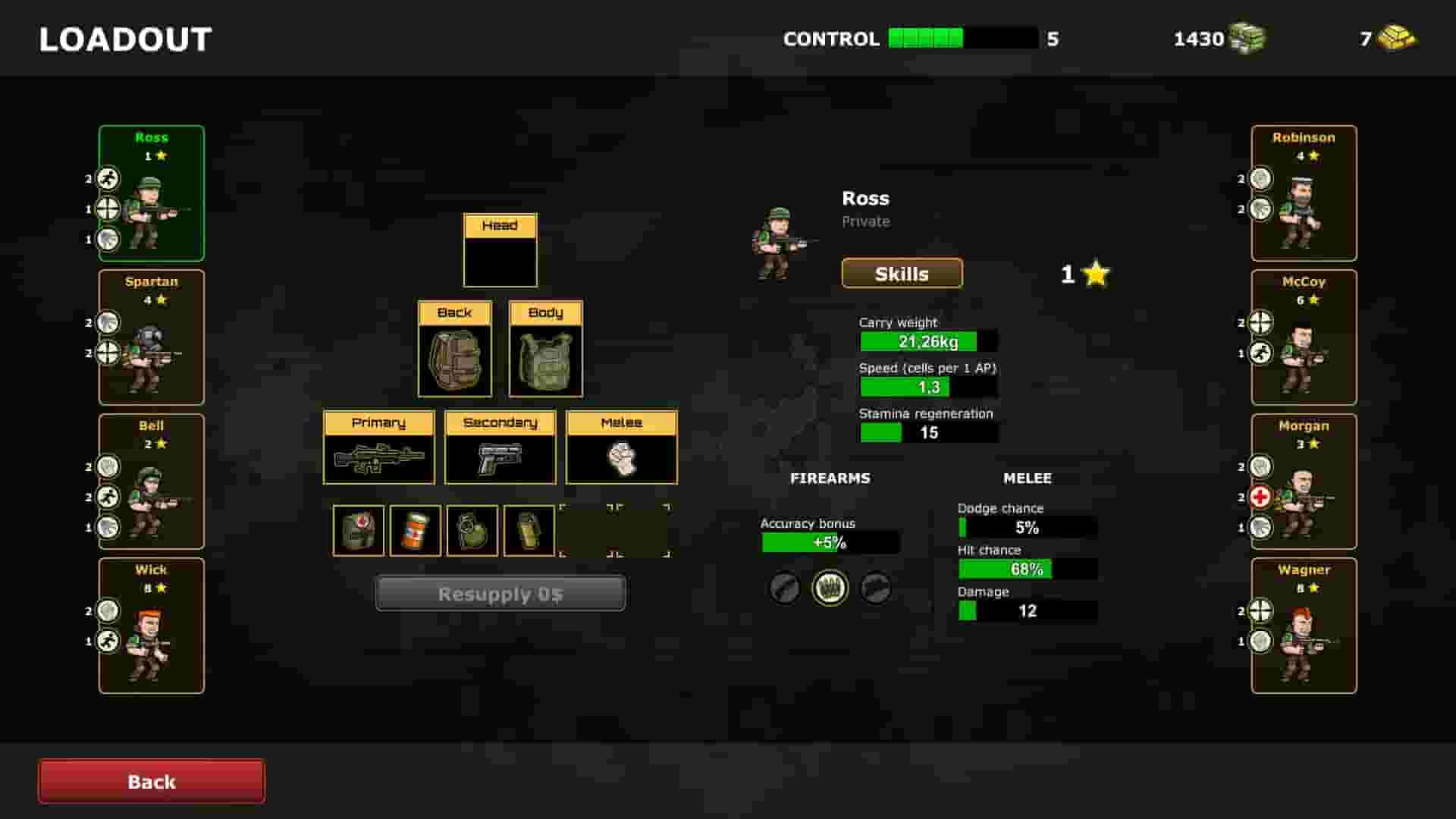Click the medkit item slot
The height and width of the screenshot is (819, 1456).
(x=357, y=531)
